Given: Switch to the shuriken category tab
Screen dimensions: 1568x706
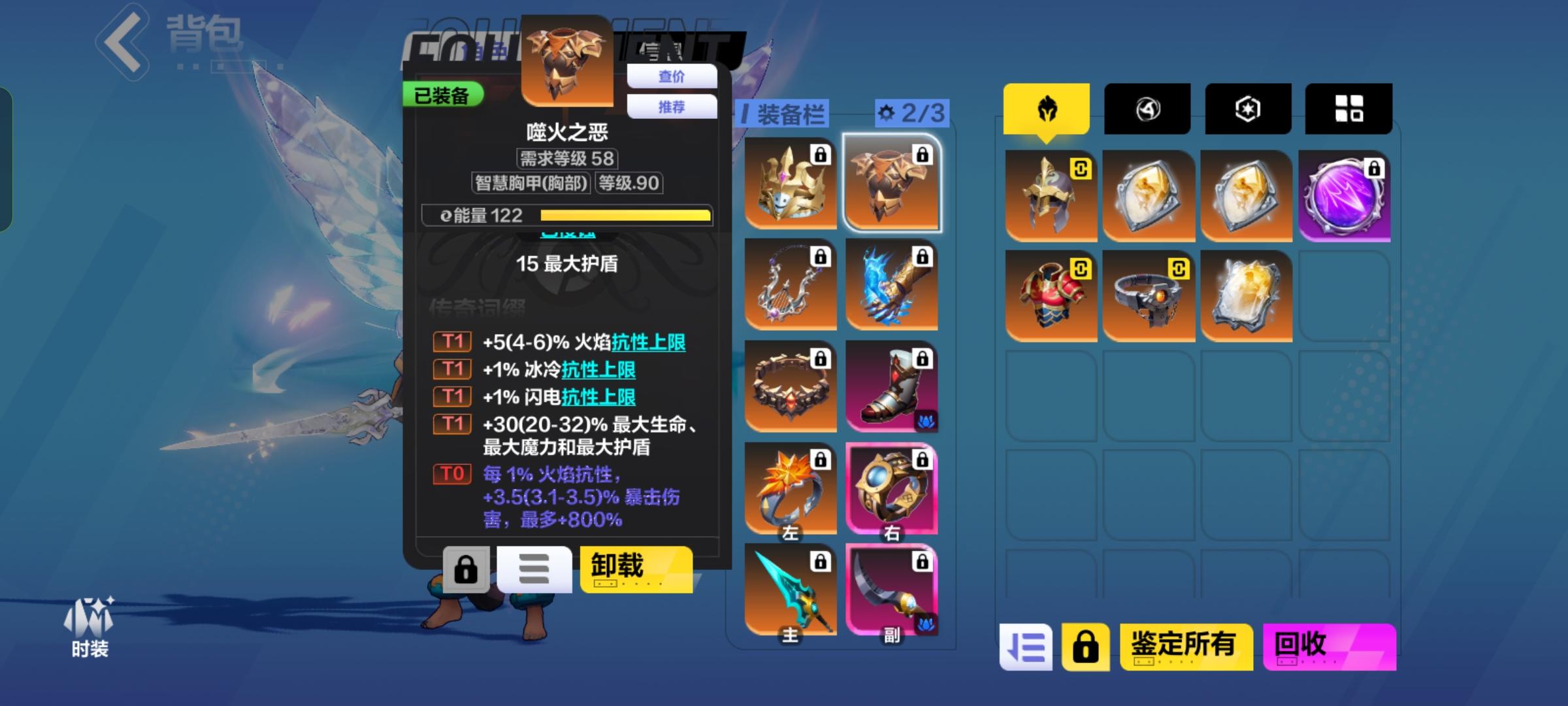Looking at the screenshot, I should point(1147,108).
